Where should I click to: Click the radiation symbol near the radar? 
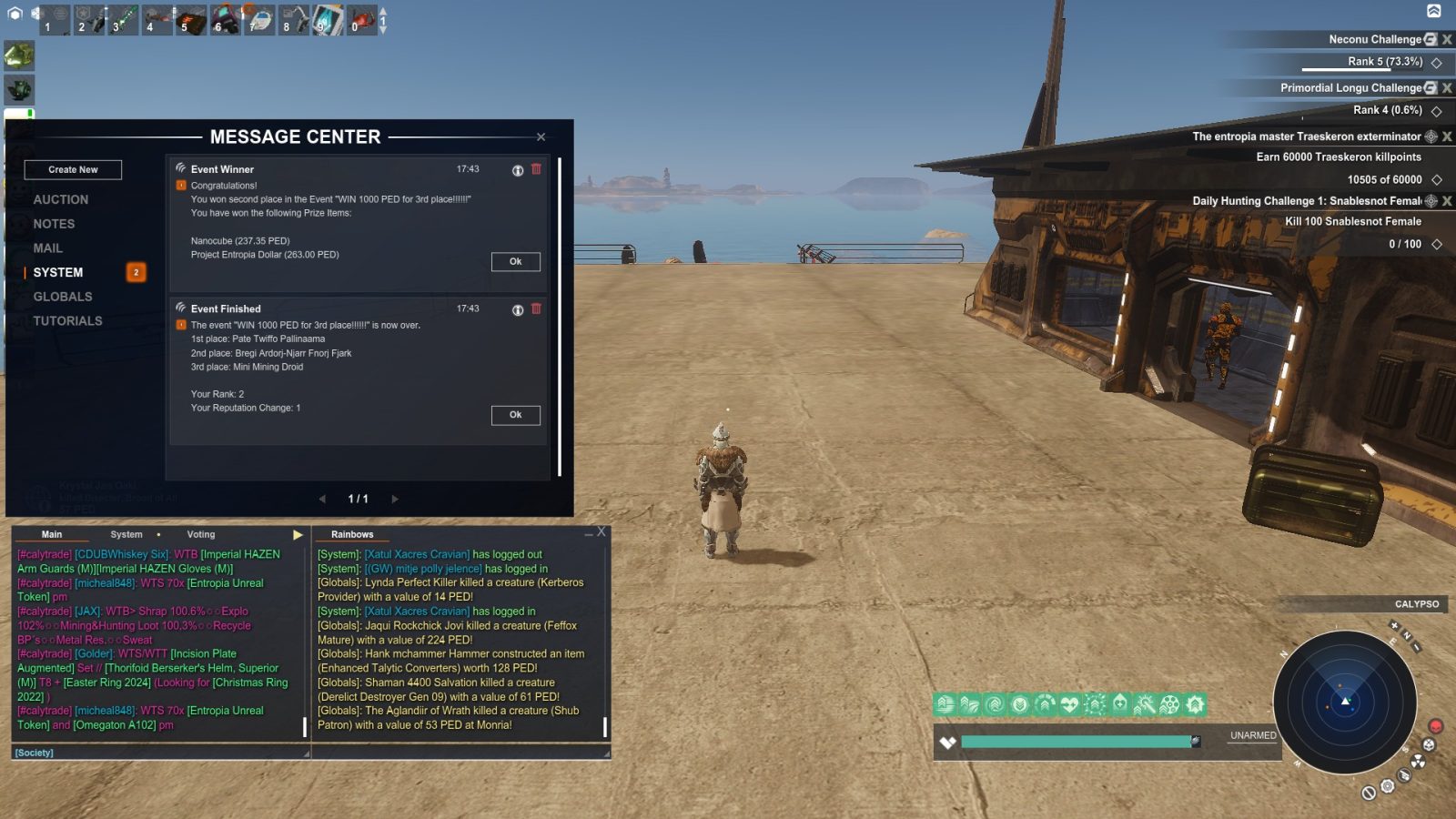[x=1418, y=761]
